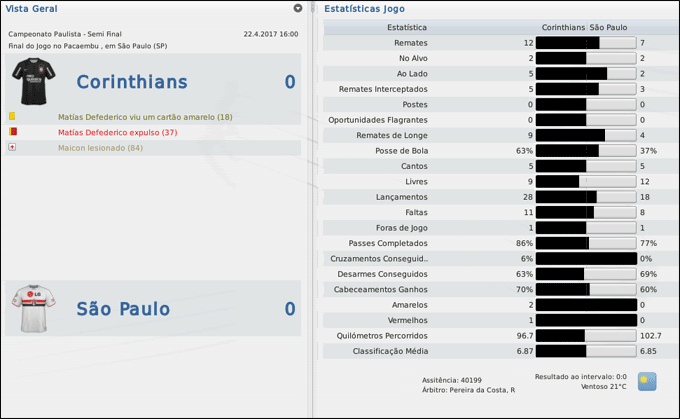
Task: Click the weather icon
Action: [647, 381]
